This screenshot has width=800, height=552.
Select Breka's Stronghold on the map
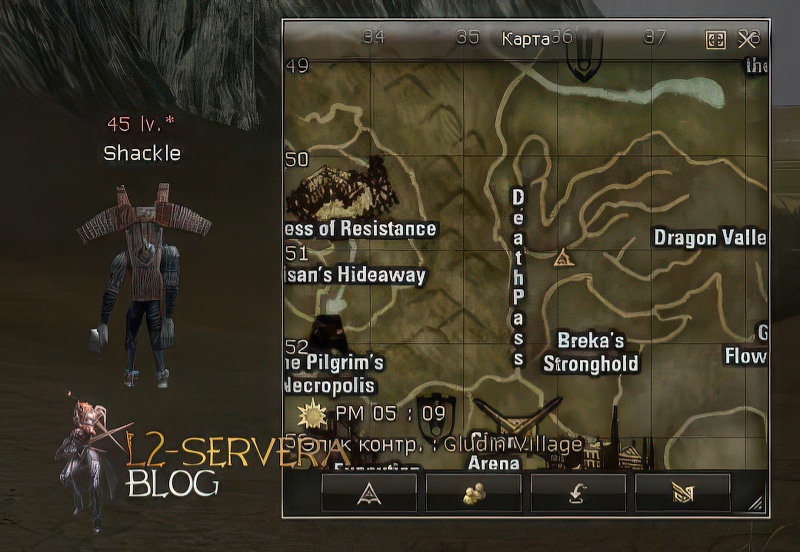click(590, 352)
